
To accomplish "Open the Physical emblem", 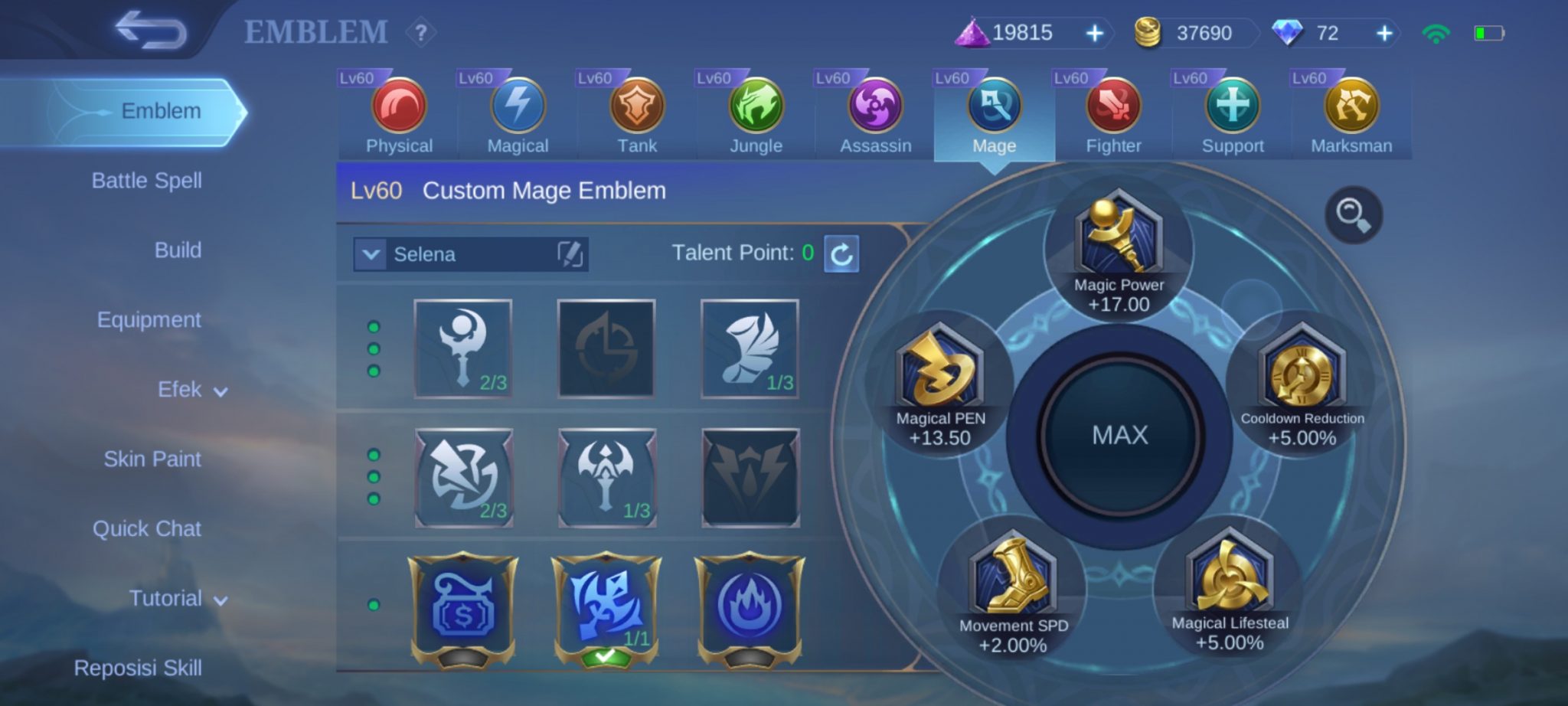I will point(397,107).
